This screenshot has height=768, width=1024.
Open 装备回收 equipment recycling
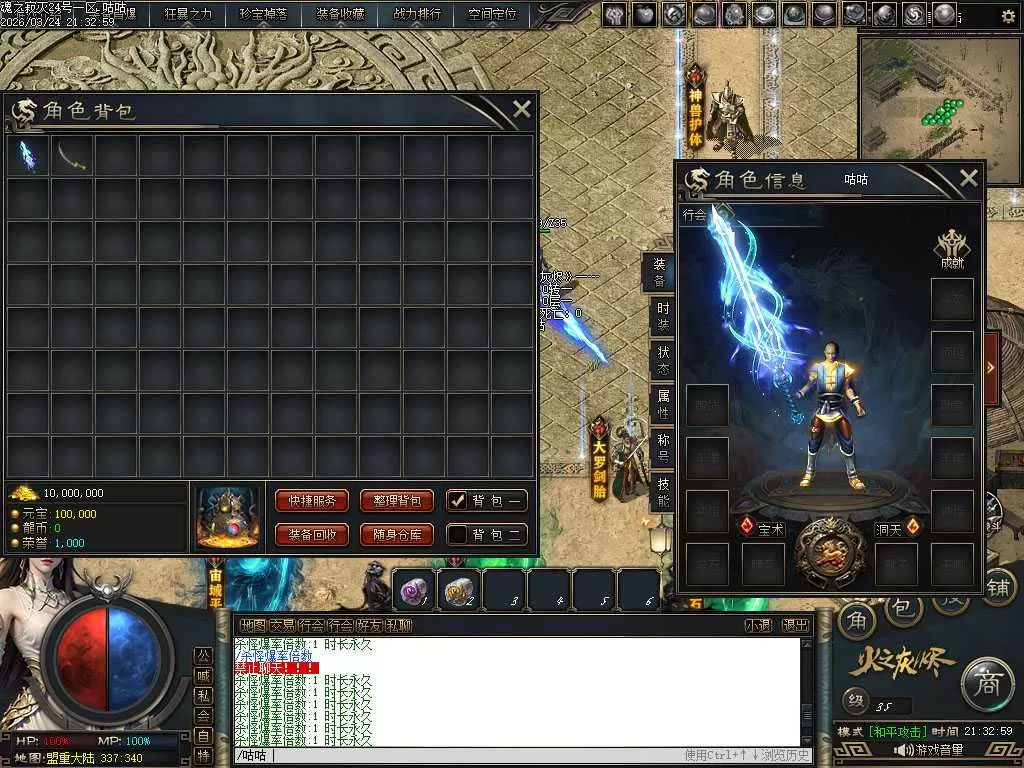point(311,535)
